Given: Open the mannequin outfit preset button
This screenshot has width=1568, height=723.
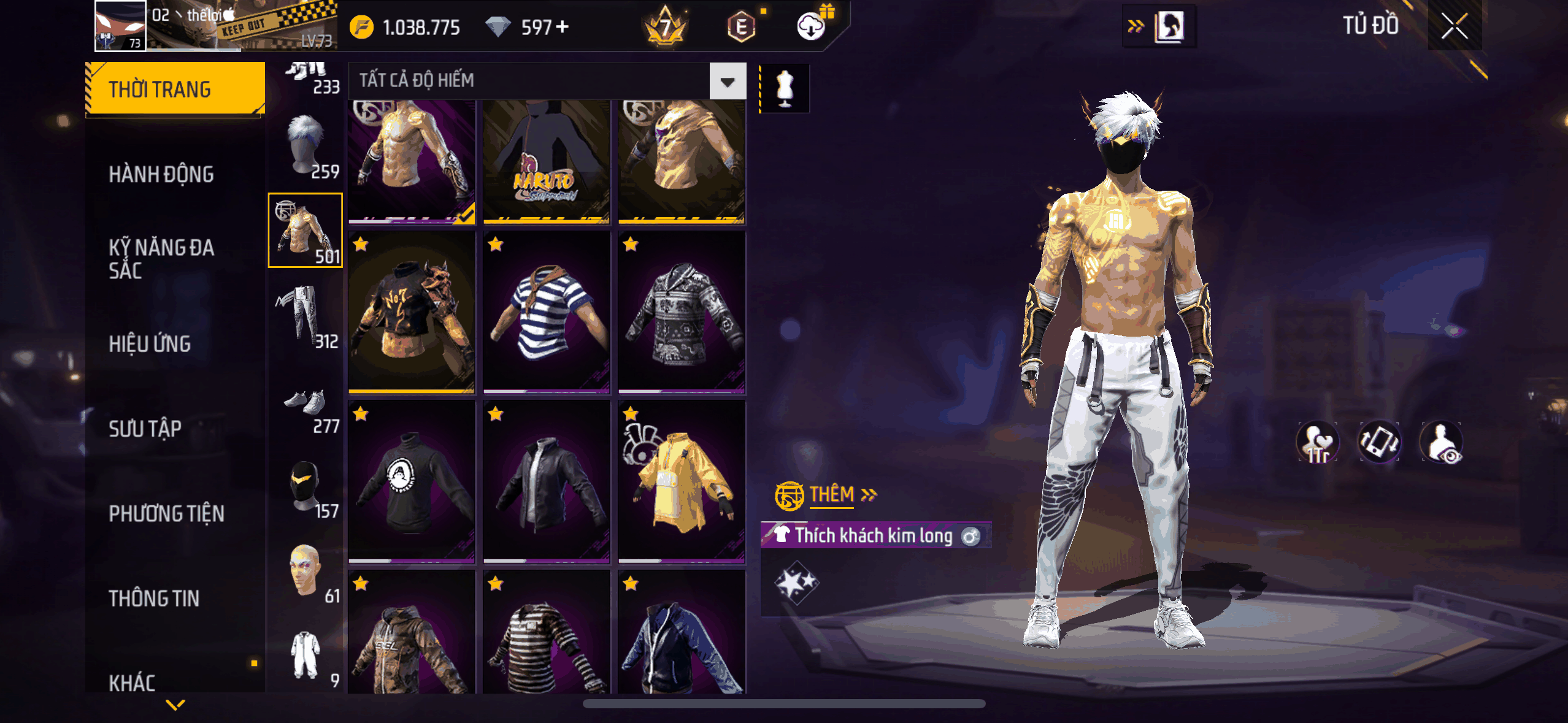Looking at the screenshot, I should [x=785, y=88].
